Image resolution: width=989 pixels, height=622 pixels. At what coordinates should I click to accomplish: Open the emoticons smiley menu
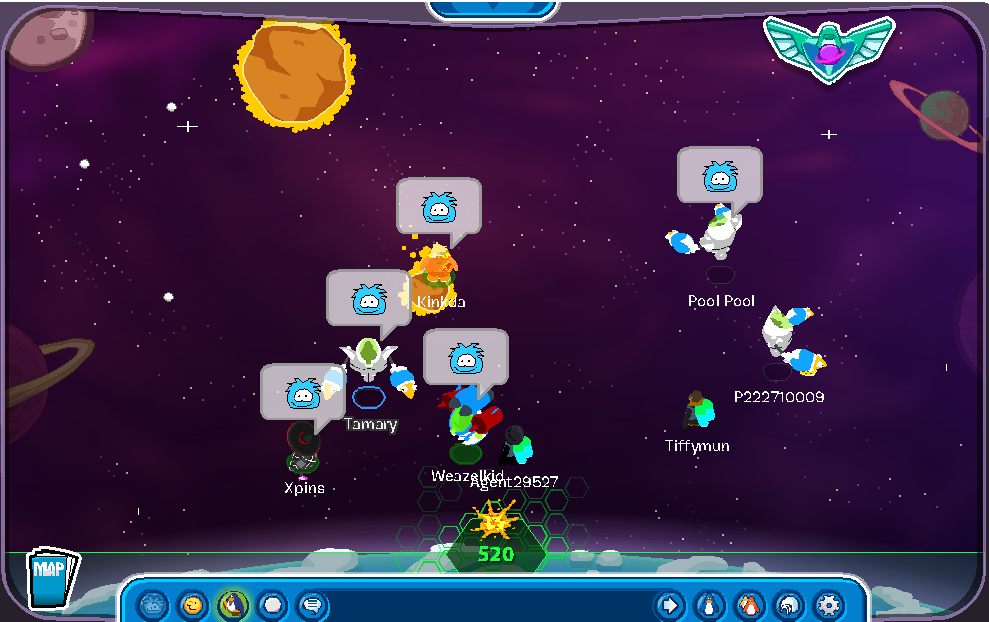point(192,605)
